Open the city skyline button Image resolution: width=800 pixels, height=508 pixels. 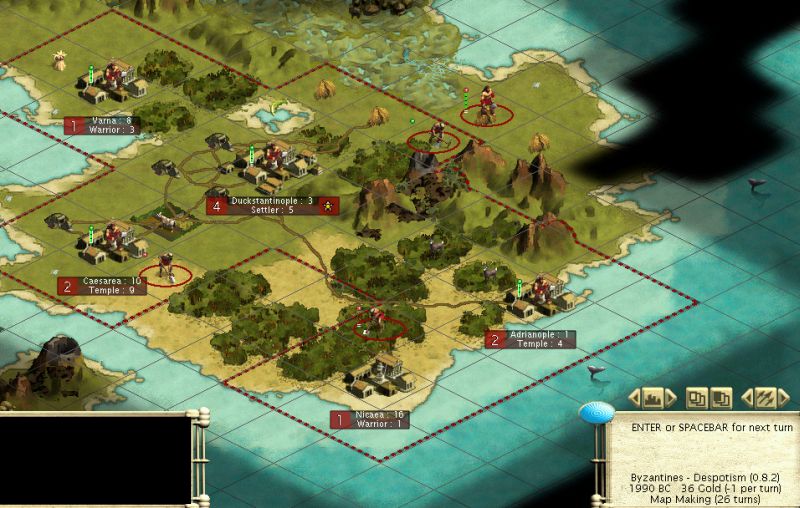pyautogui.click(x=653, y=397)
